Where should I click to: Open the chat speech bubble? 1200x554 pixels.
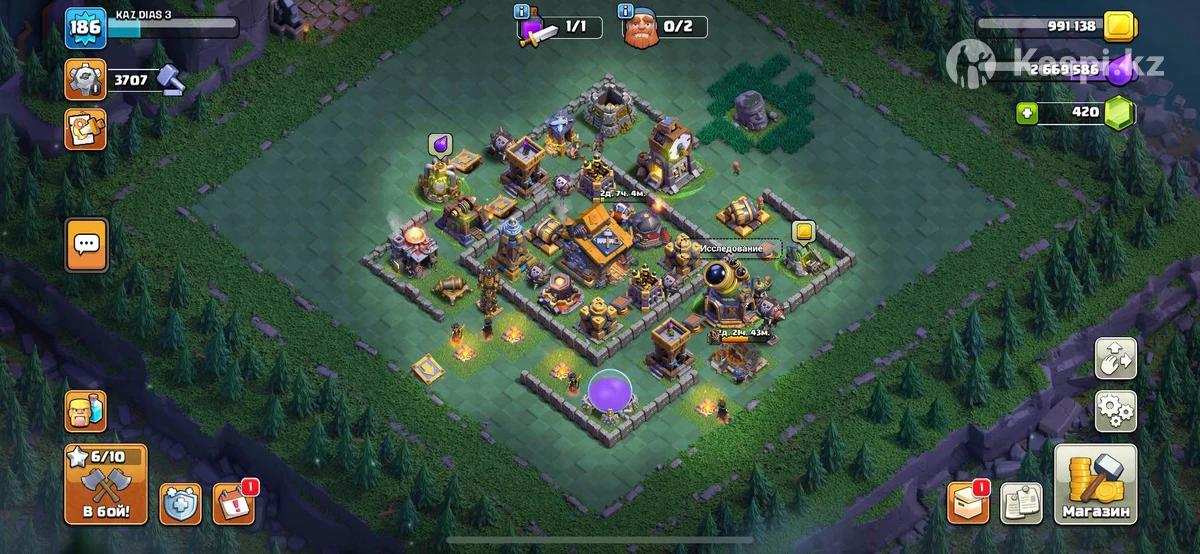click(x=87, y=244)
